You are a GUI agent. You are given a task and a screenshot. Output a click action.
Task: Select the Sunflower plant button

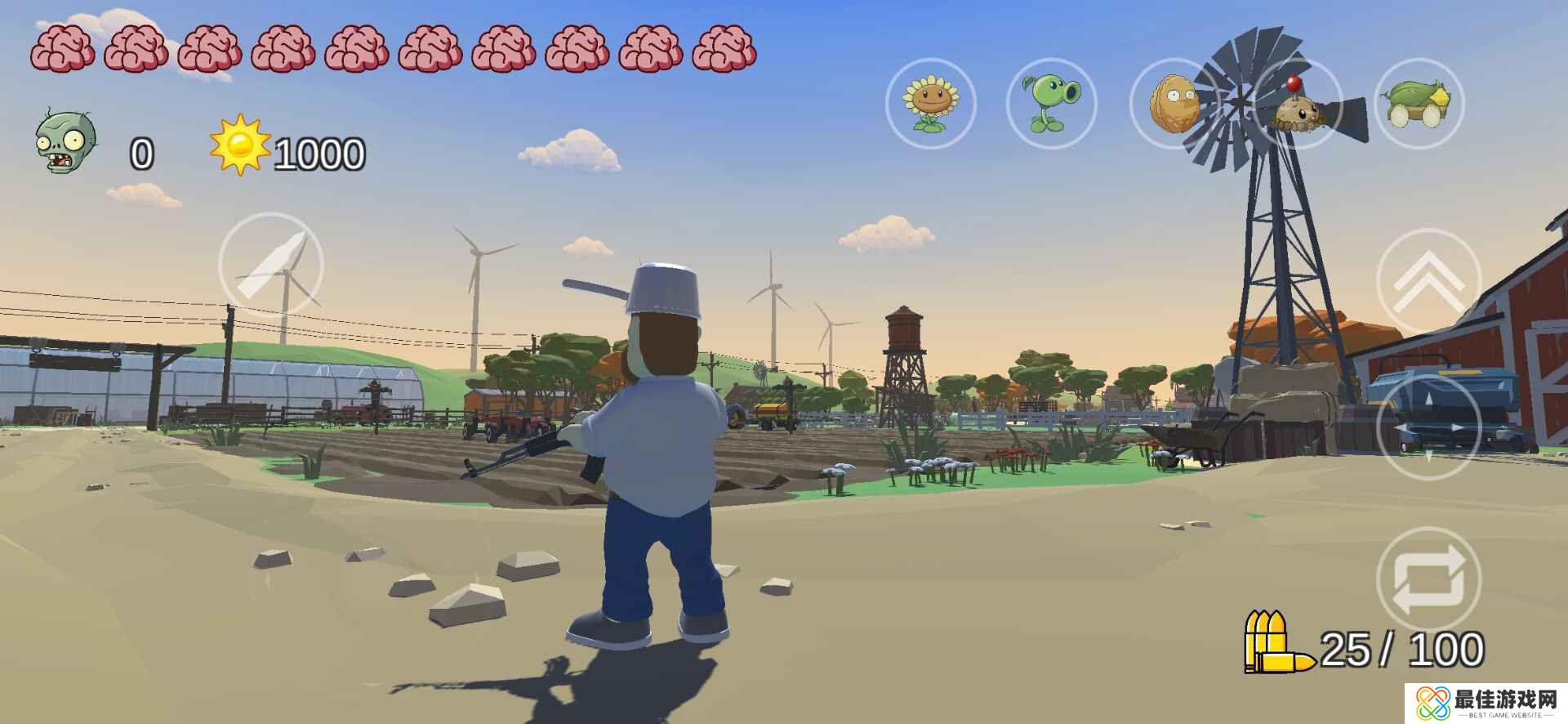click(x=930, y=104)
